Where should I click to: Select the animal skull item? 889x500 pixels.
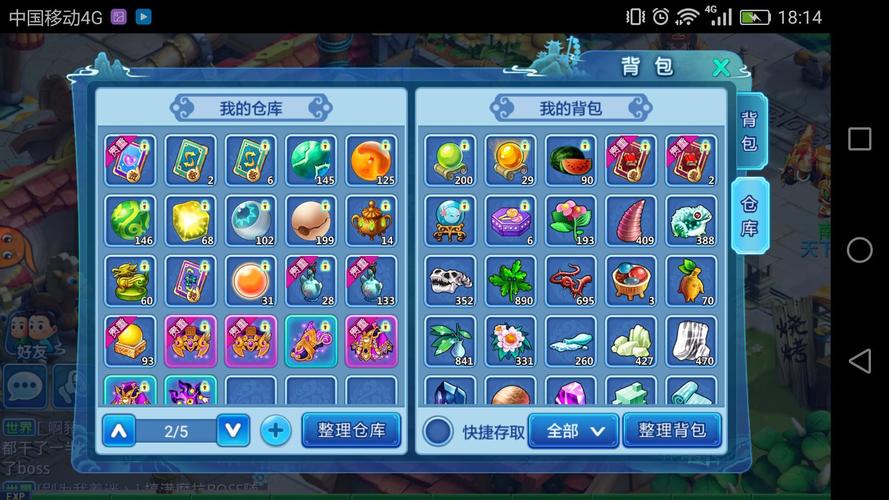click(x=450, y=281)
